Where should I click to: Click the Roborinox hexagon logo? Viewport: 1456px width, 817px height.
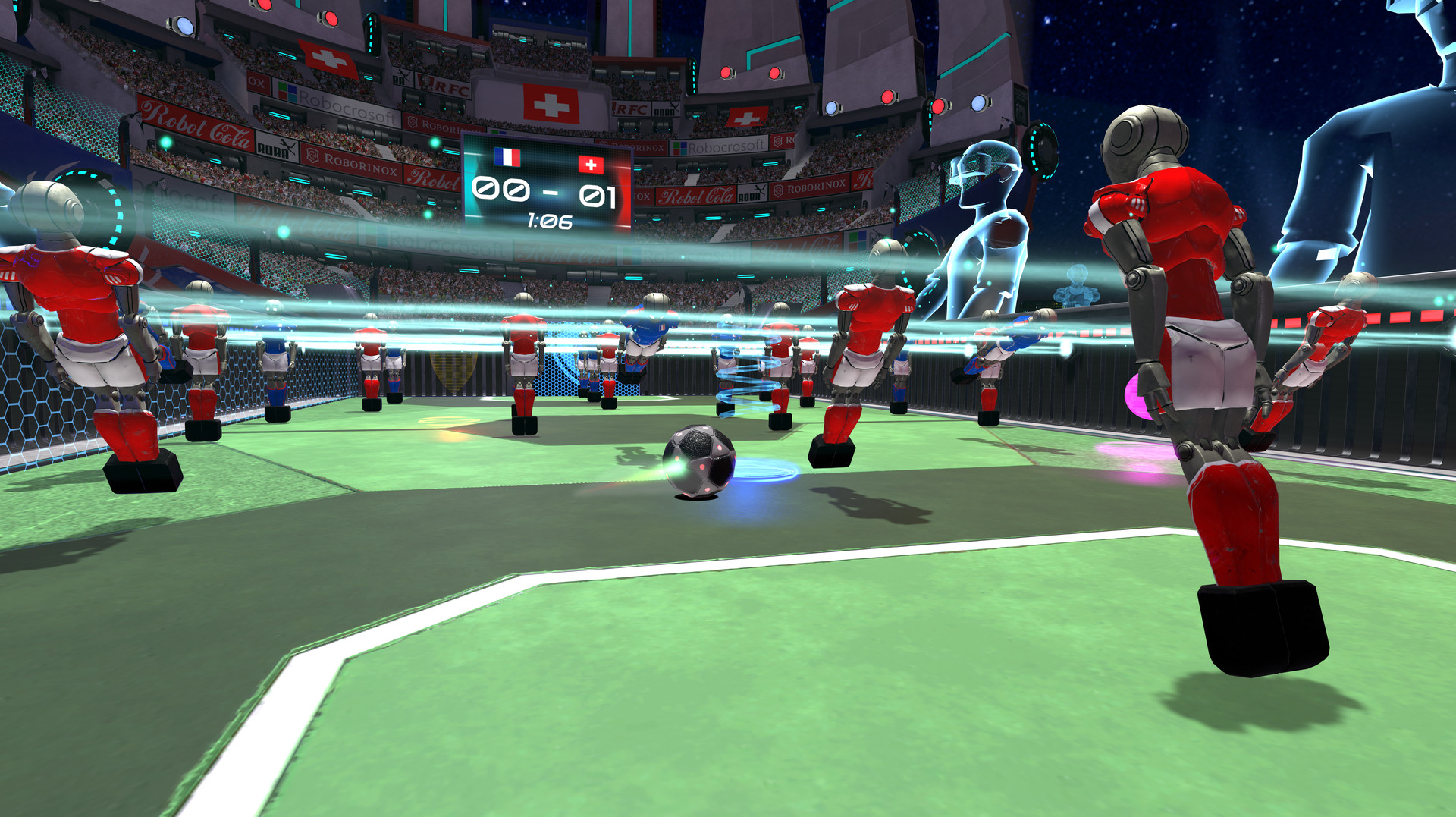(313, 156)
